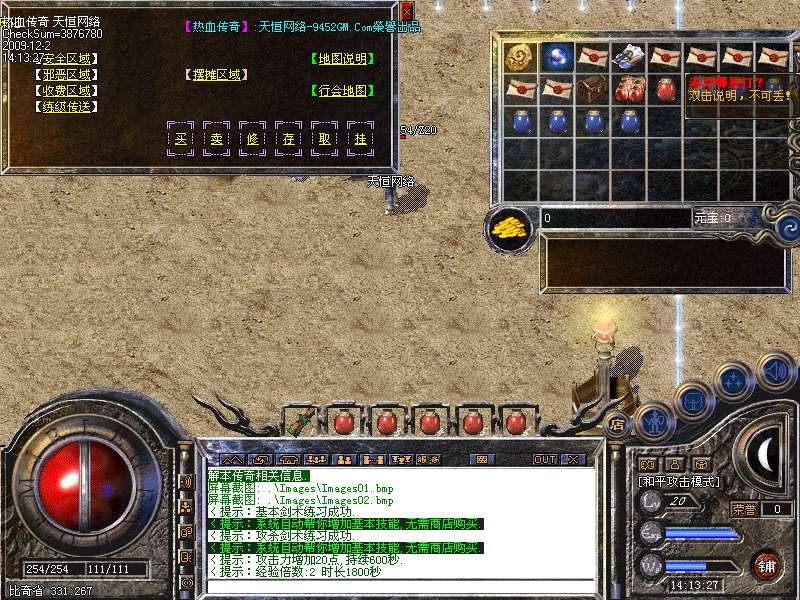800x600 pixels.
Task: Show the 地图说明 map guide
Action: tap(342, 59)
